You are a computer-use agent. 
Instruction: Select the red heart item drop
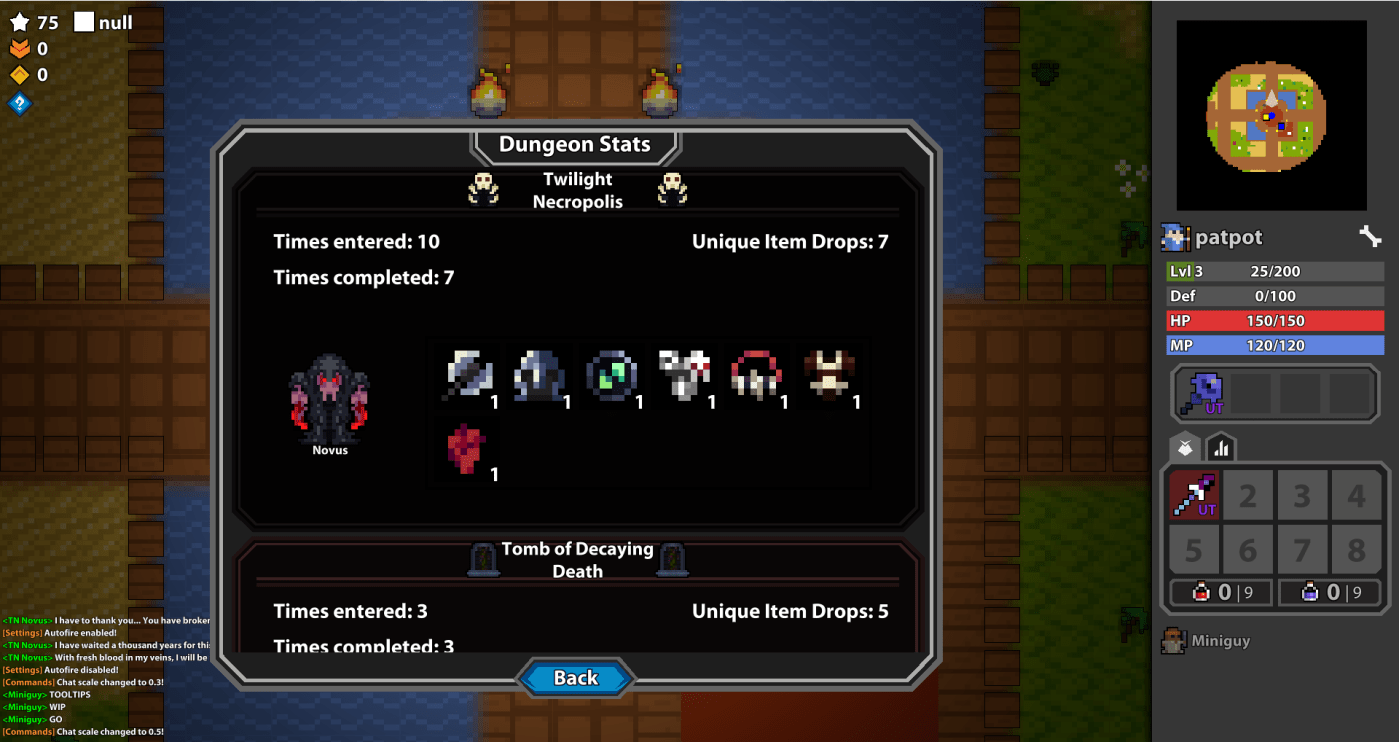pos(466,447)
